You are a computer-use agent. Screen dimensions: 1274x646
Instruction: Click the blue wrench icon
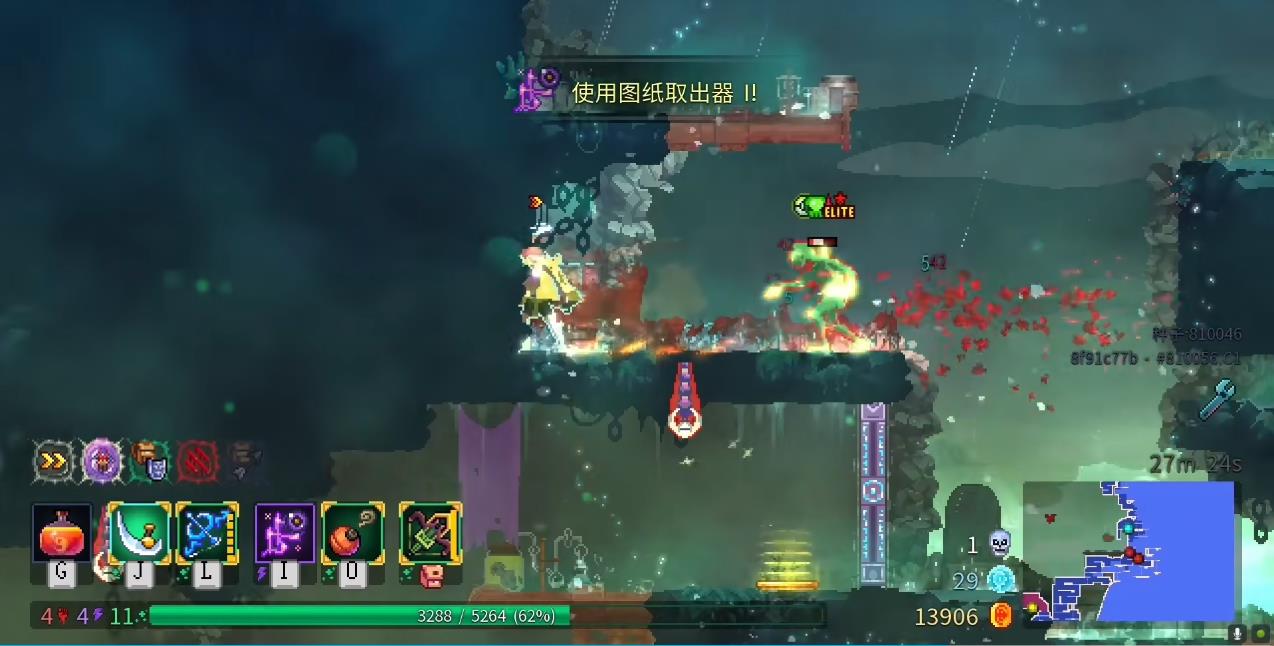[1218, 399]
